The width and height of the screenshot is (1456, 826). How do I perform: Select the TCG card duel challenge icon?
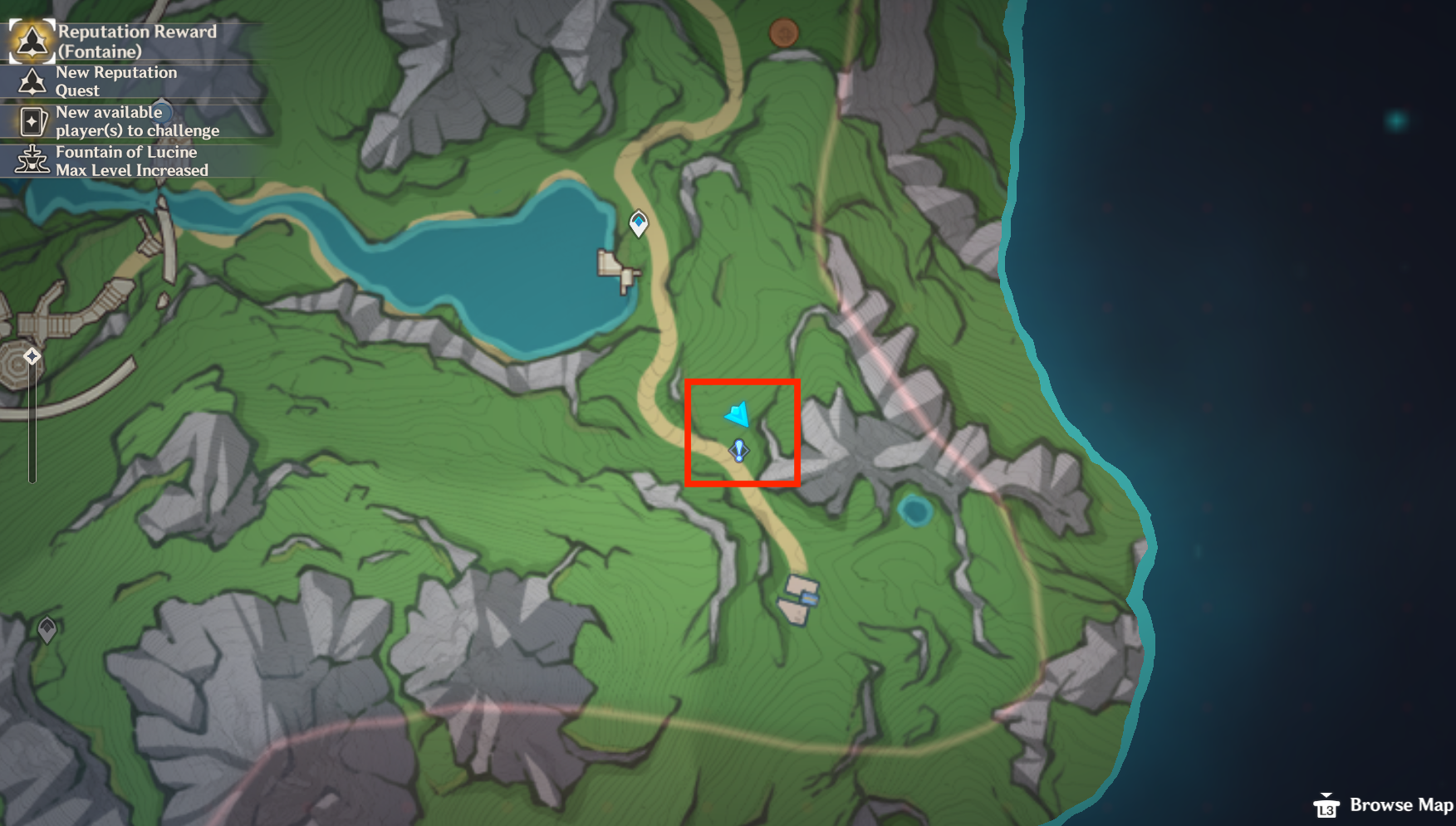point(30,121)
